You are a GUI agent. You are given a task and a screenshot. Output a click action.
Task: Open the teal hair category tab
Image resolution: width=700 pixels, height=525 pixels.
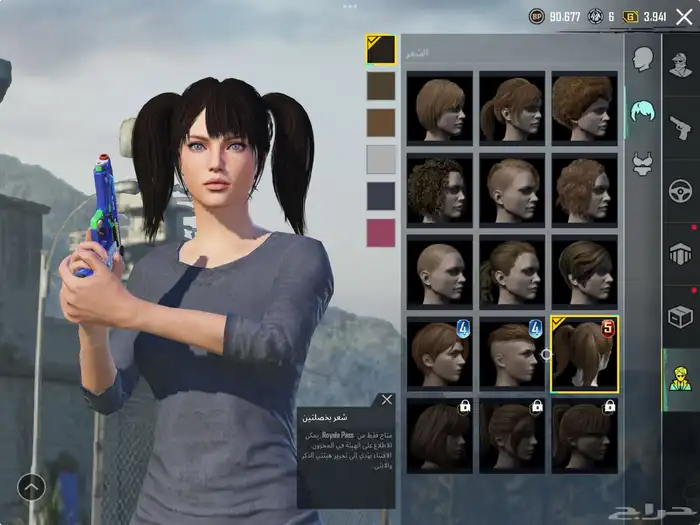[643, 112]
